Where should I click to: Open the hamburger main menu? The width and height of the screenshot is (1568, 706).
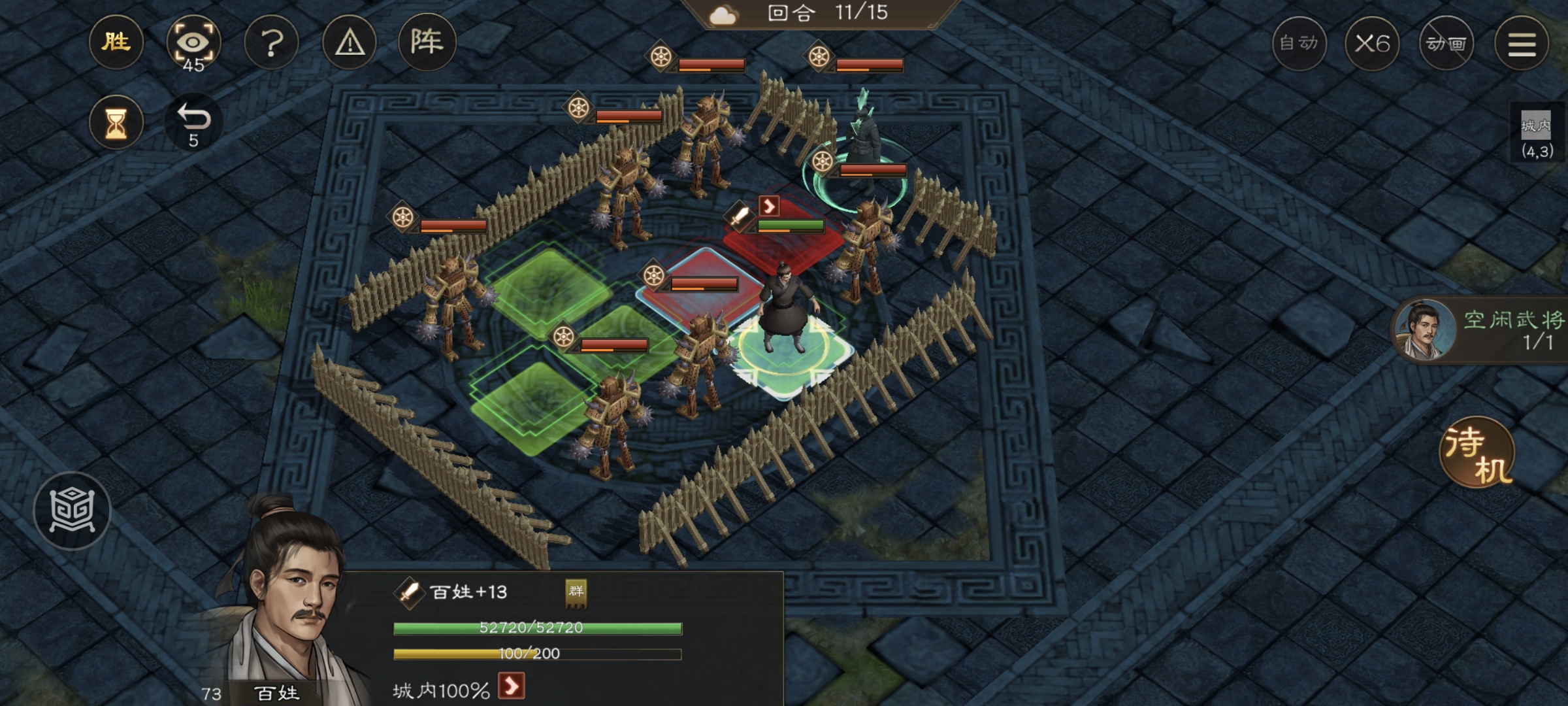tap(1522, 44)
